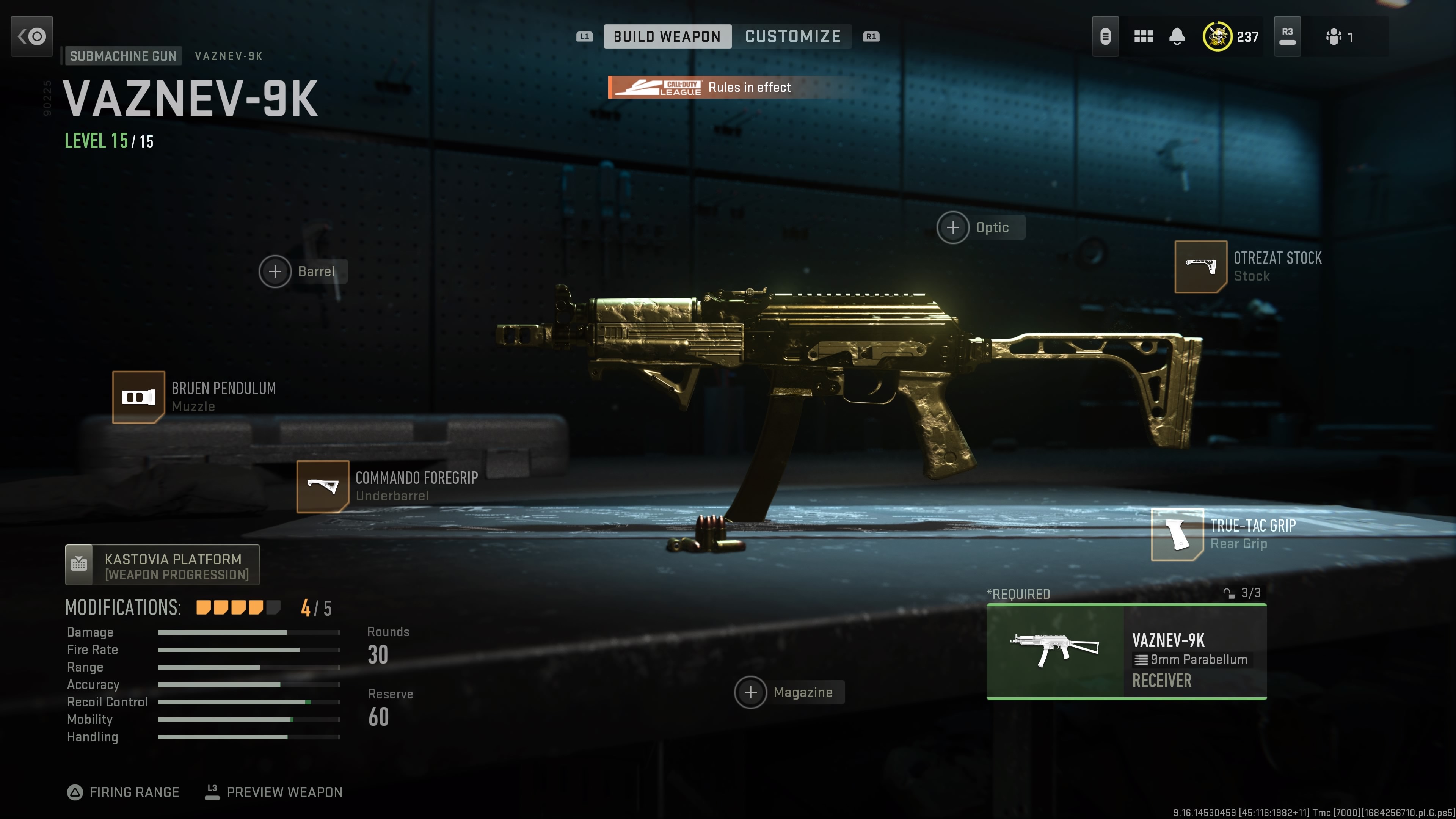
Task: Open the notifications bell
Action: (x=1177, y=37)
